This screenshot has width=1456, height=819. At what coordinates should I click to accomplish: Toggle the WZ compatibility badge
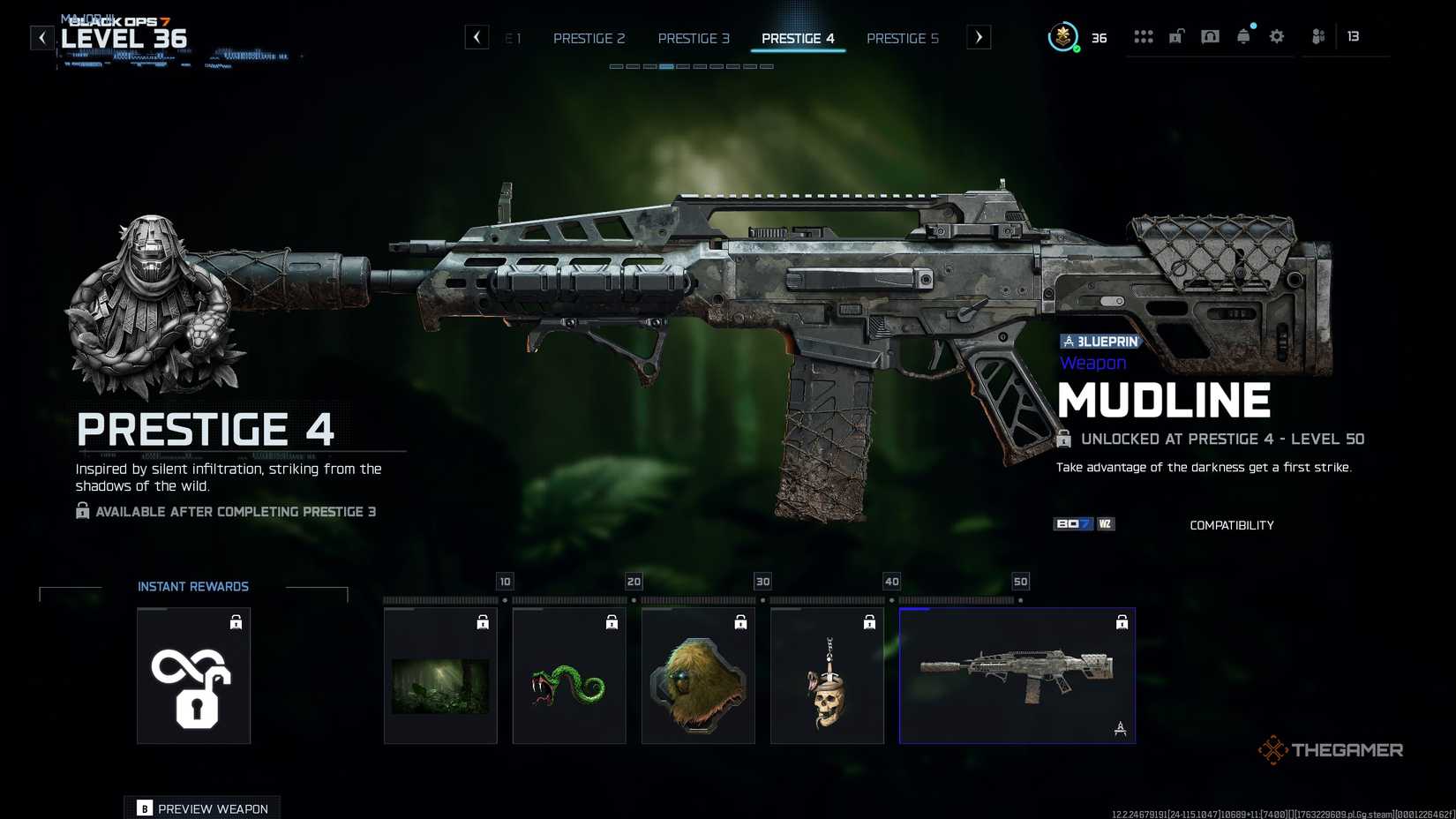(1105, 523)
